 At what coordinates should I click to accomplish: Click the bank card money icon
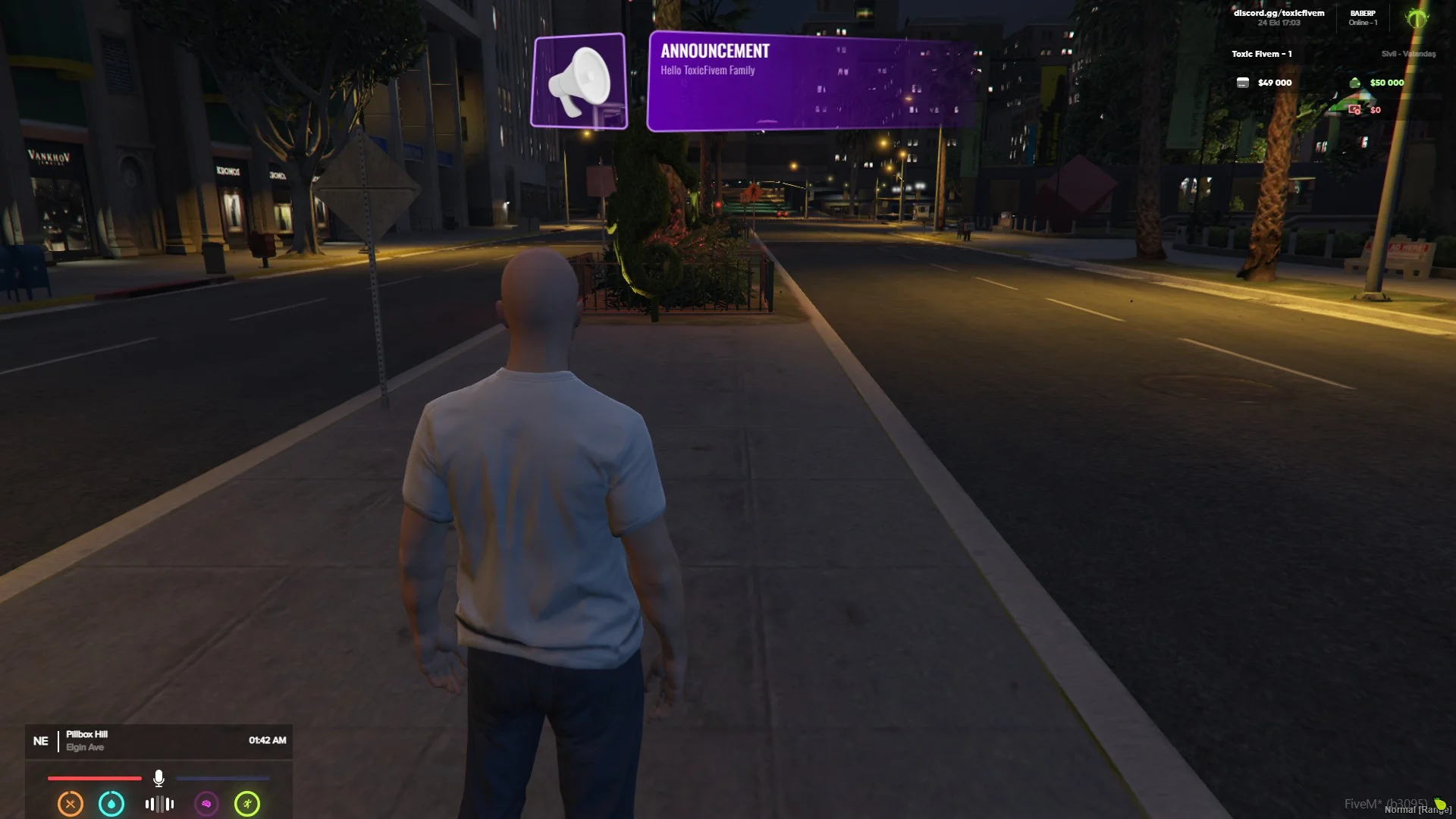(1242, 83)
